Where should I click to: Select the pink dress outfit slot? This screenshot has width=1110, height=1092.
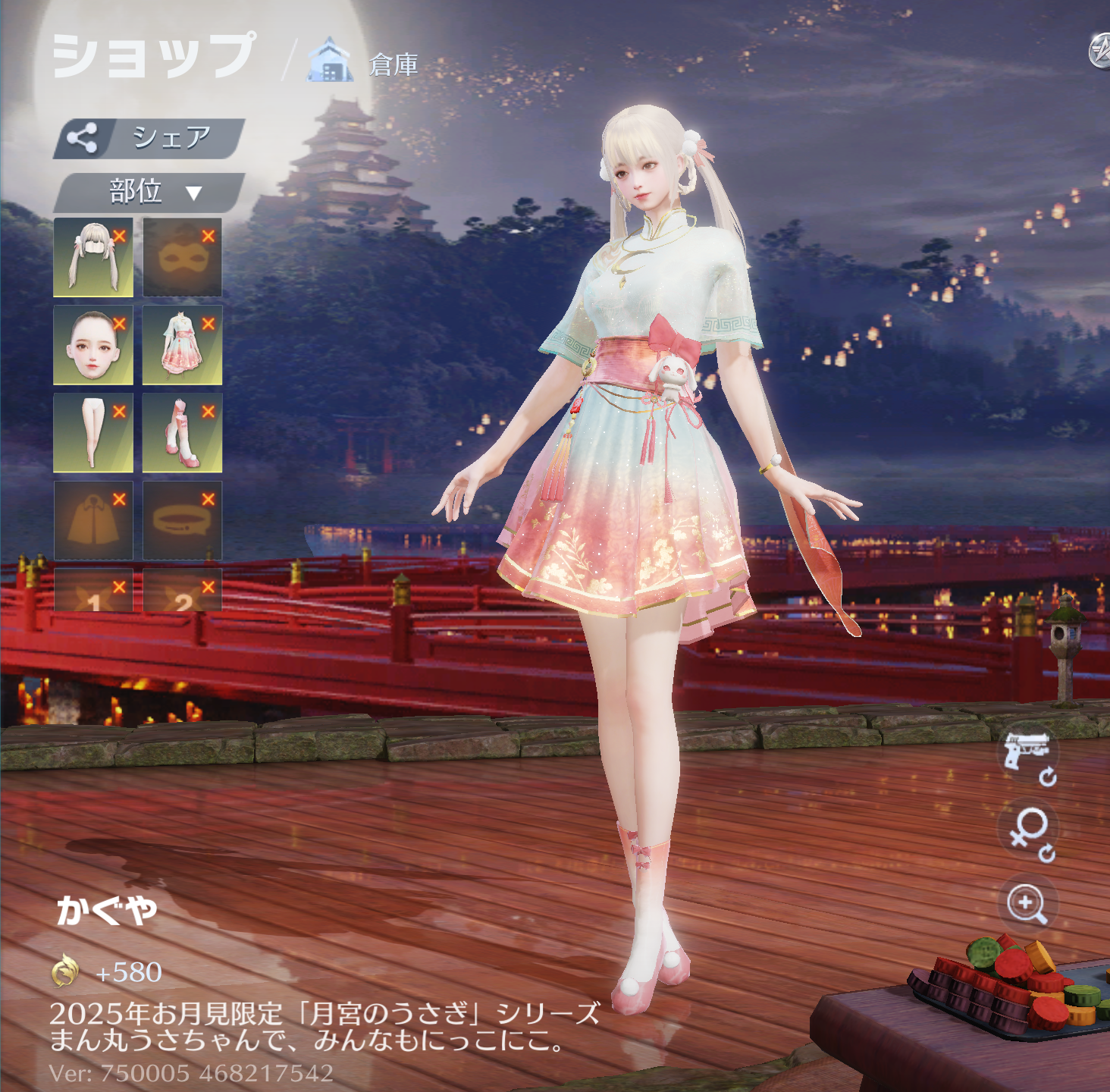click(x=182, y=346)
